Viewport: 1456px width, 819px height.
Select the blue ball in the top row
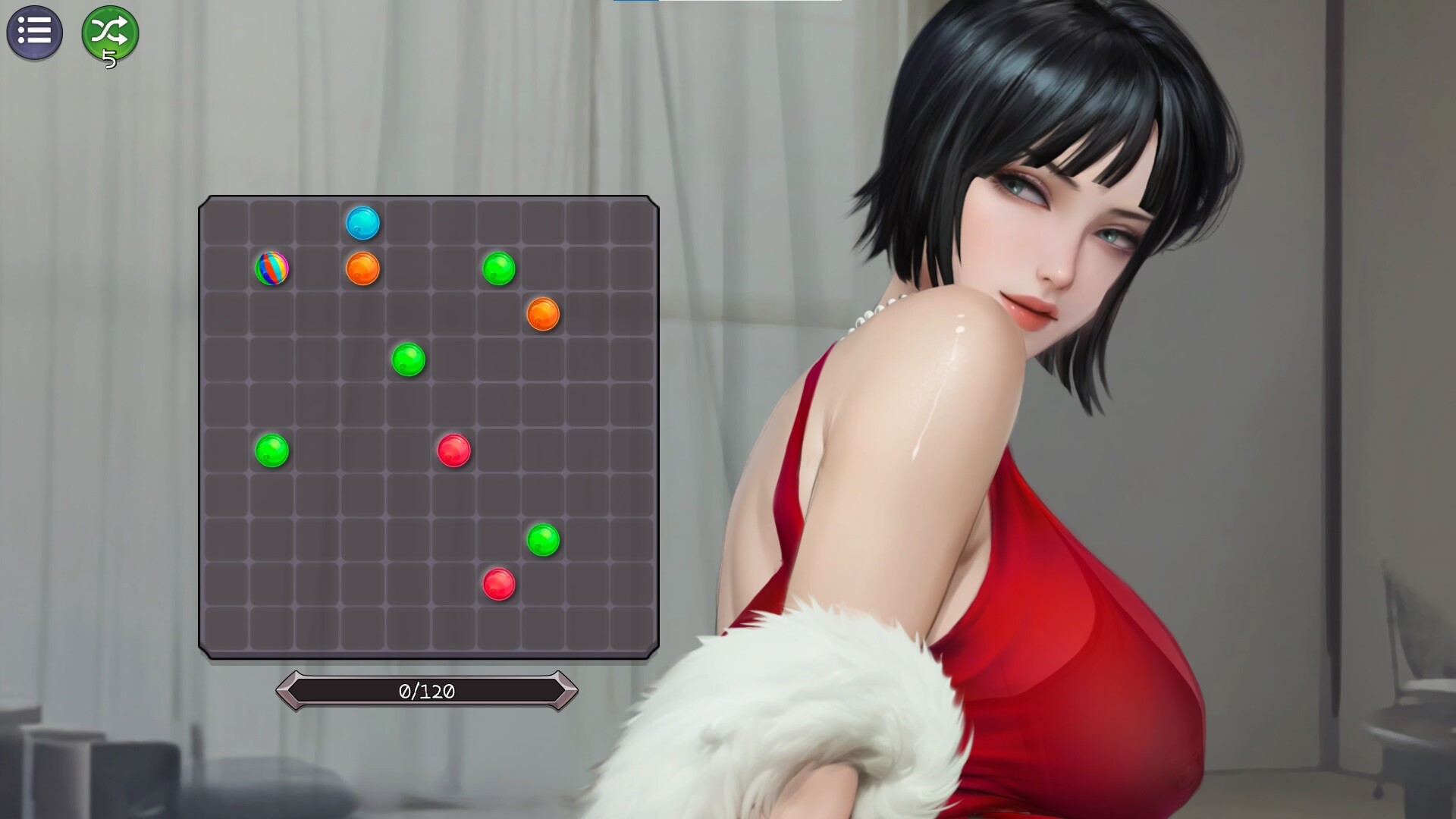pyautogui.click(x=362, y=222)
